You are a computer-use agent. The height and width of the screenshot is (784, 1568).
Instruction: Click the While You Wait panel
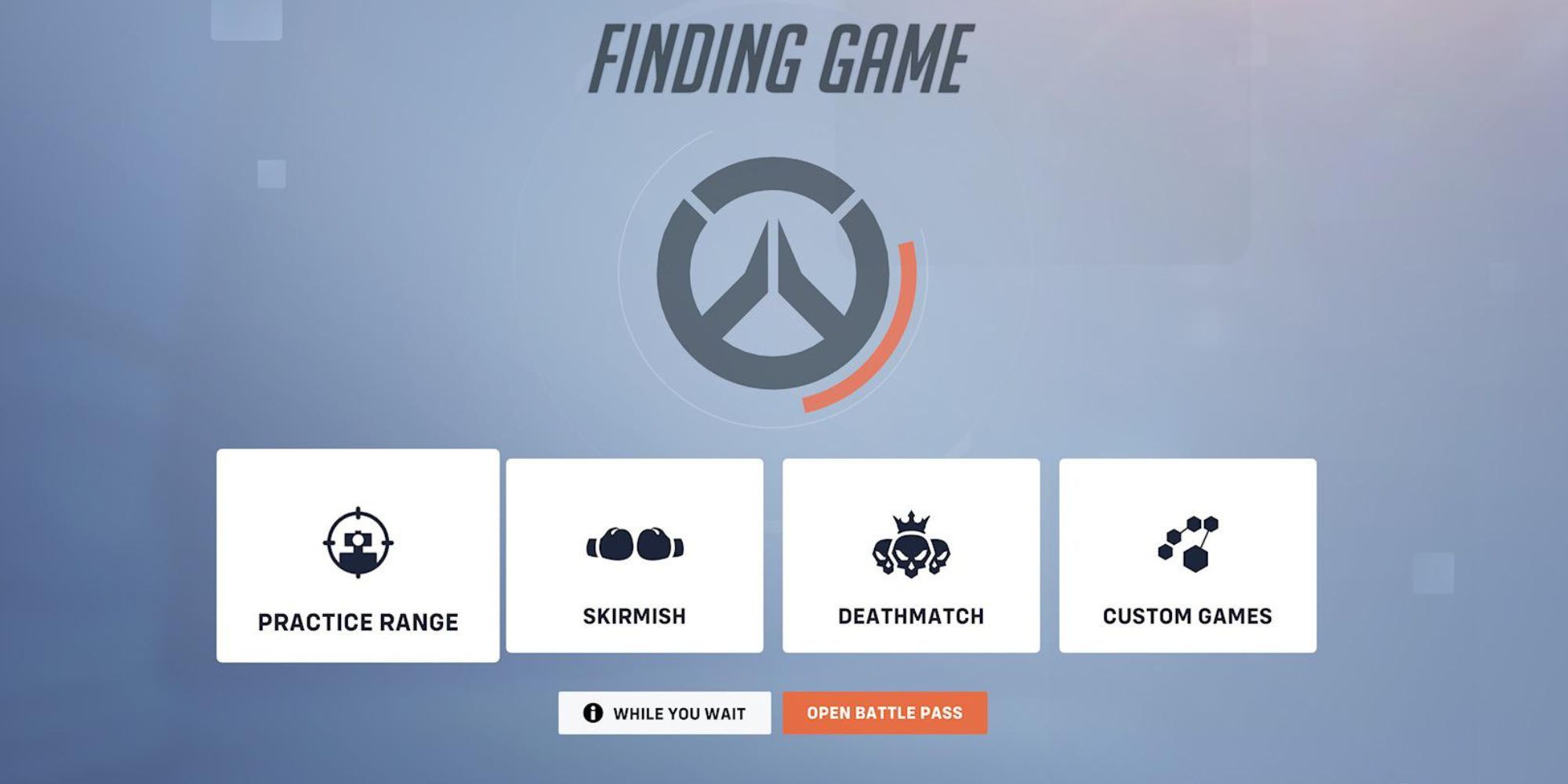(x=665, y=713)
